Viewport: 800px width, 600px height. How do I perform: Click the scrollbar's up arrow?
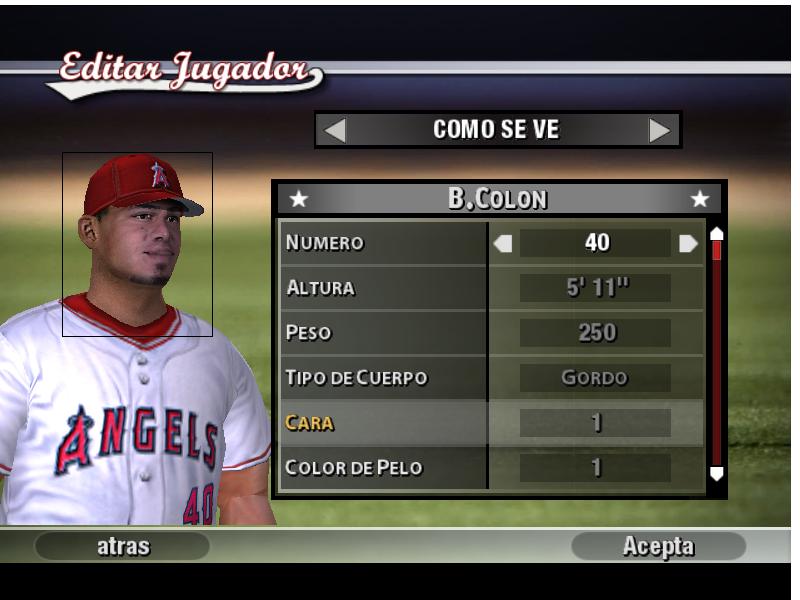point(716,234)
